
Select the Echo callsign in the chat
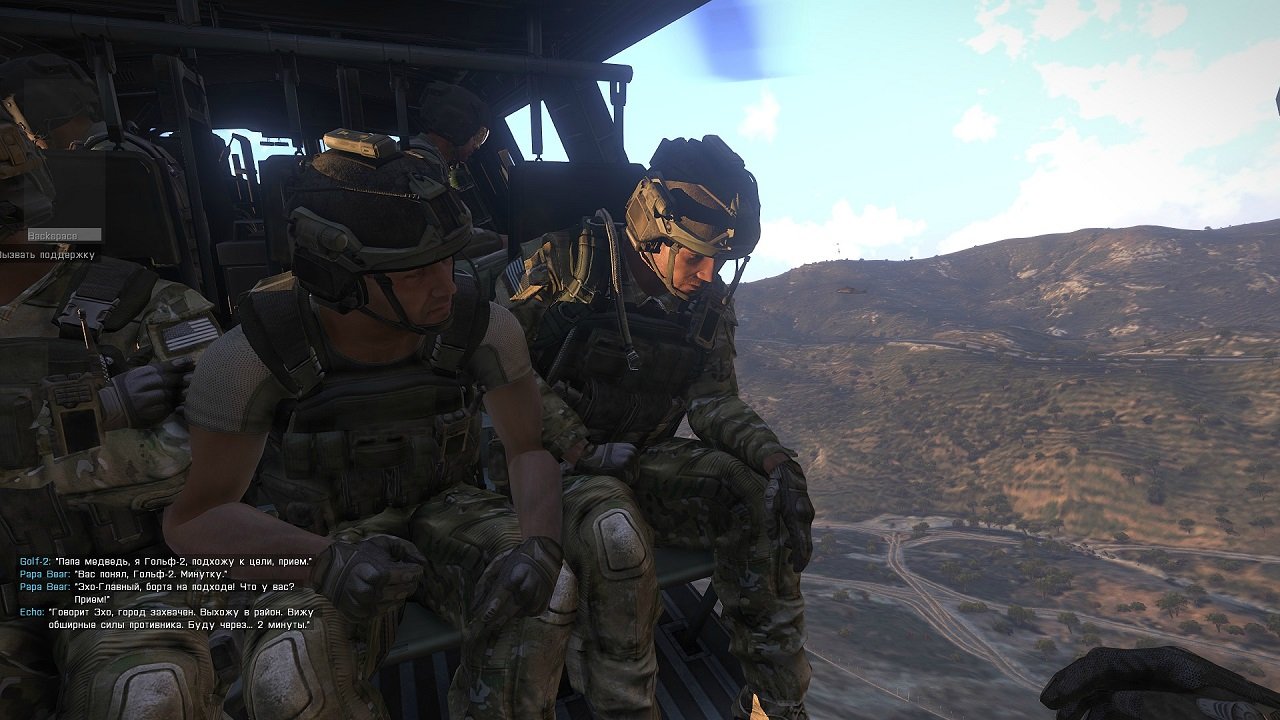(x=29, y=611)
